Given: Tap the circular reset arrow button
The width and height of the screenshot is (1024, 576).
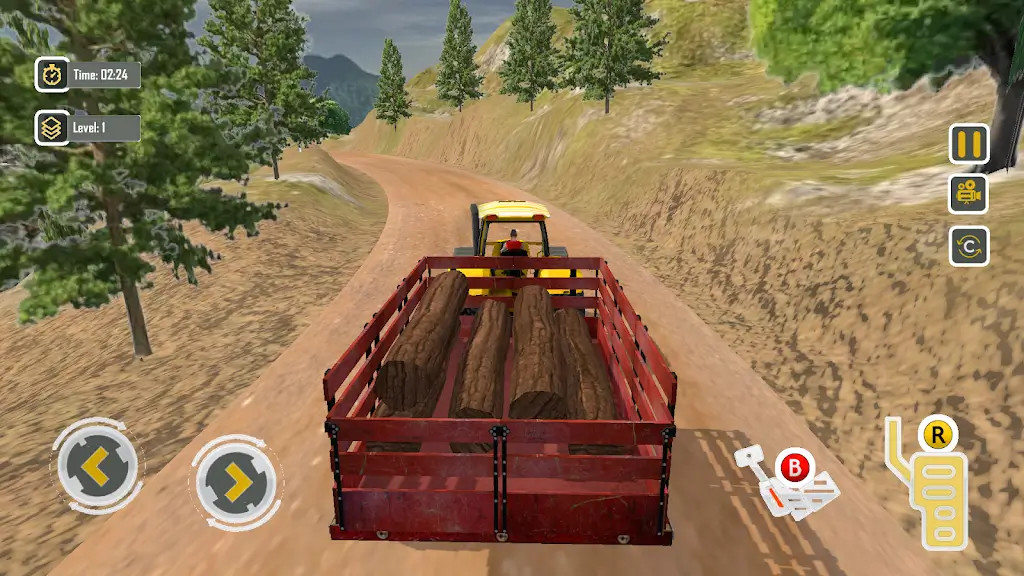Looking at the screenshot, I should pyautogui.click(x=968, y=246).
